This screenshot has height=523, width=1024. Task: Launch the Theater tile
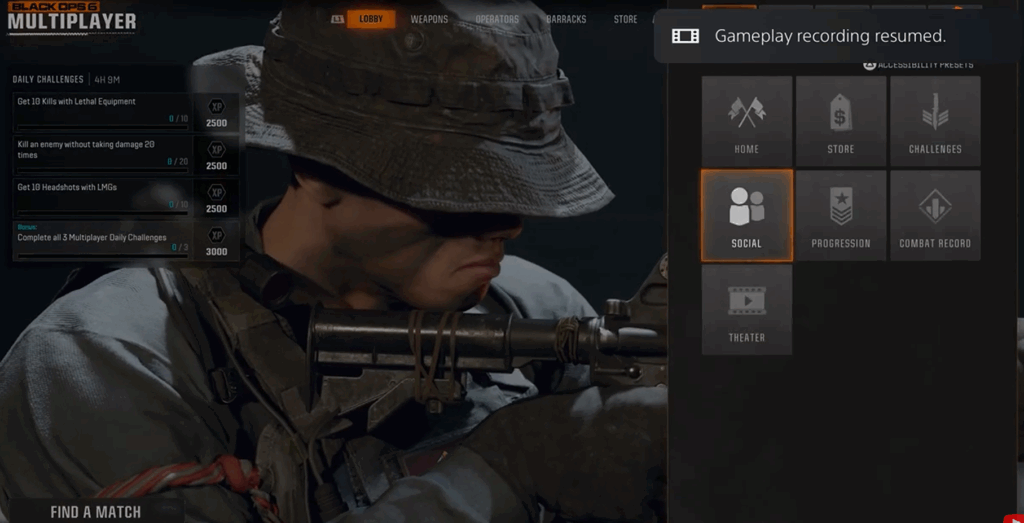coord(746,309)
